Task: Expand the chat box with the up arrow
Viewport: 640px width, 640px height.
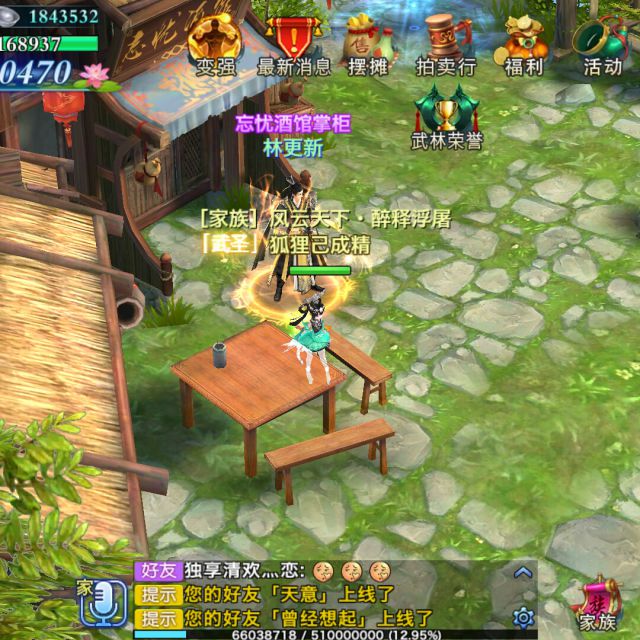Action: pyautogui.click(x=521, y=573)
